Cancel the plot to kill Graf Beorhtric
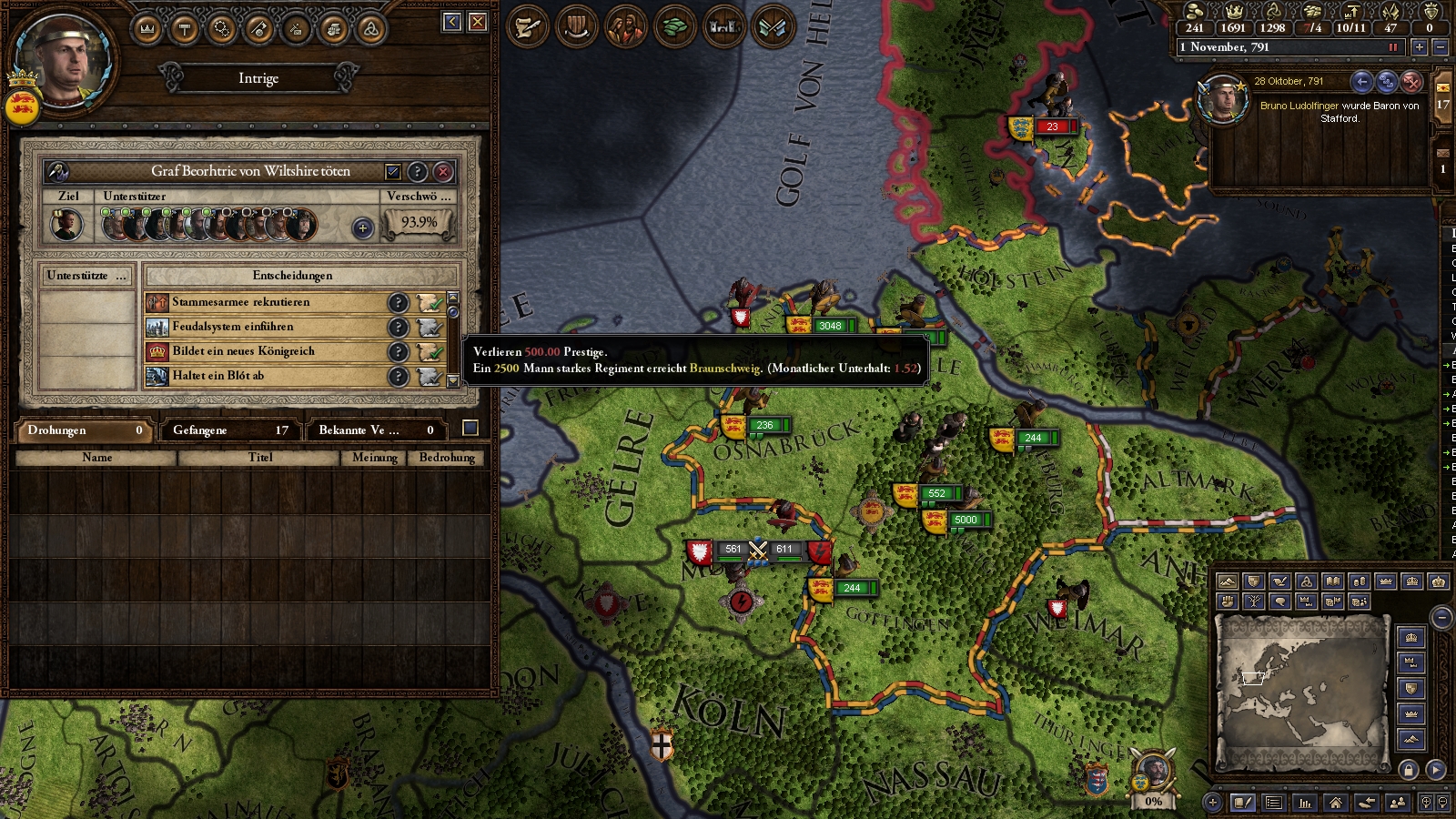Image resolution: width=1456 pixels, height=819 pixels. [x=443, y=171]
